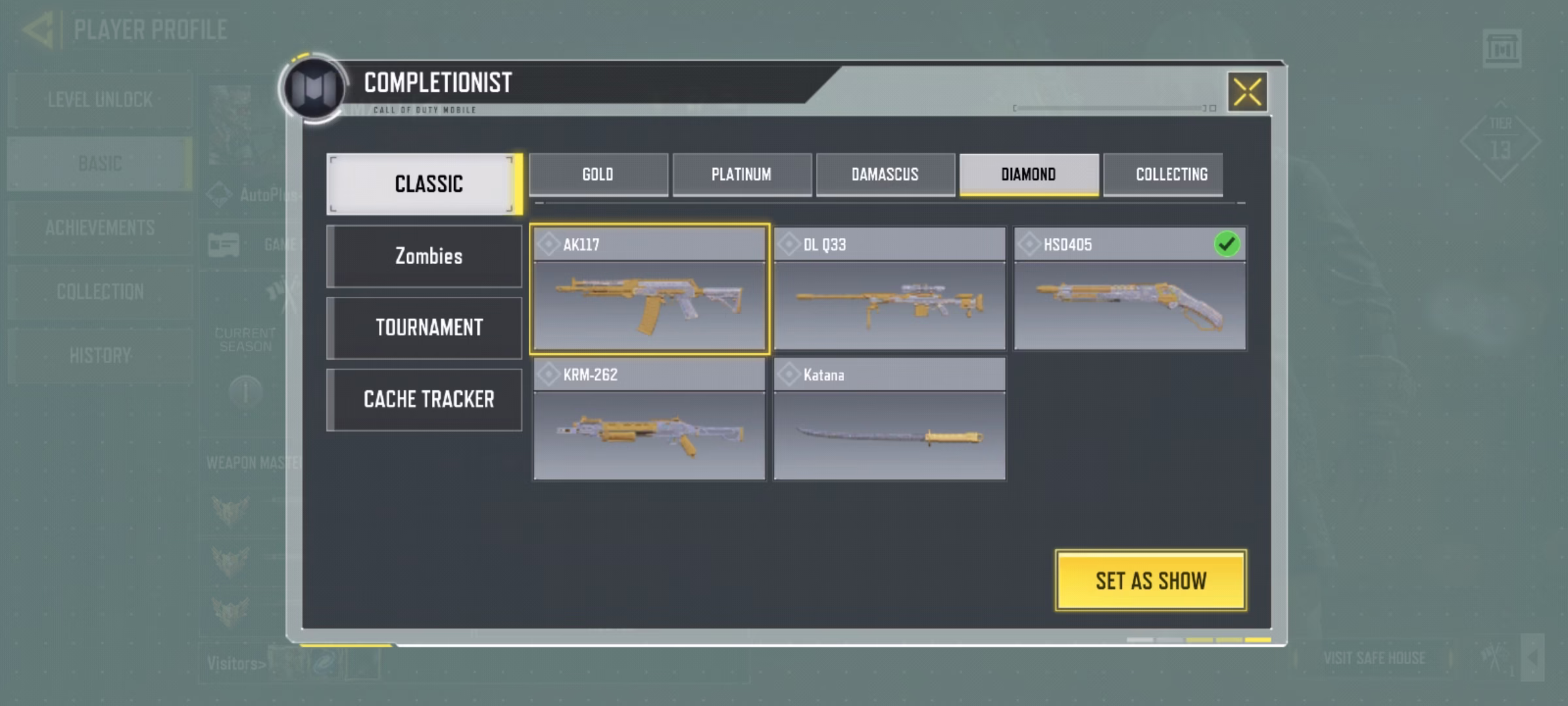This screenshot has width=1568, height=706.
Task: Choose the Katana weapon tile
Action: tap(889, 420)
